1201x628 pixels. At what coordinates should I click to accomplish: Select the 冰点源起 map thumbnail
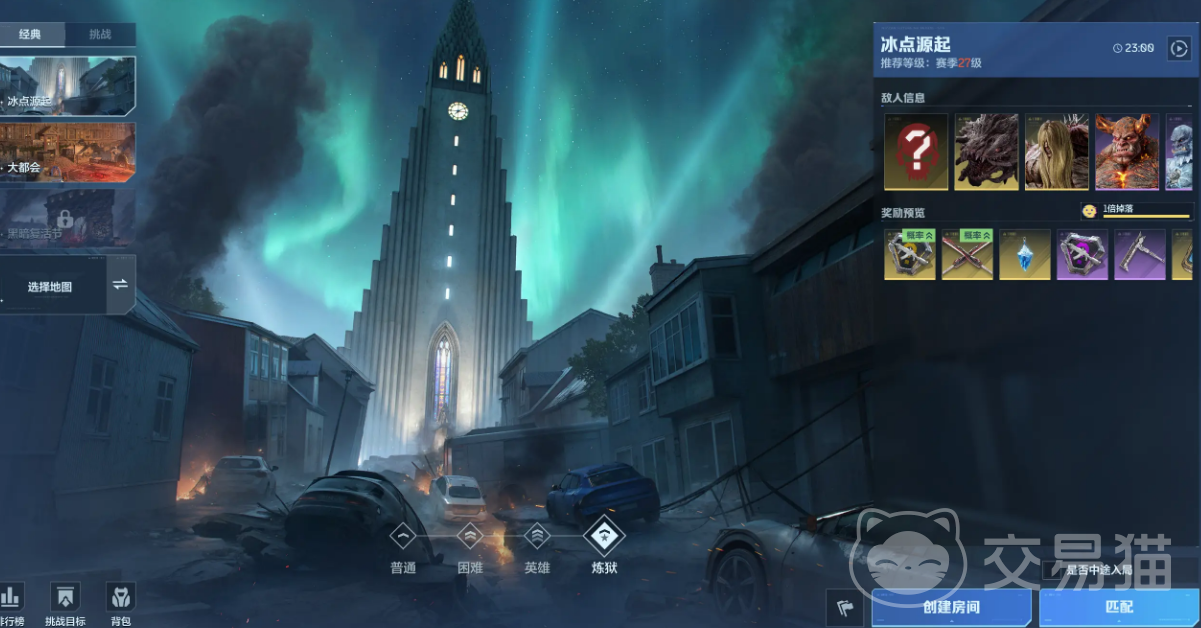click(68, 85)
